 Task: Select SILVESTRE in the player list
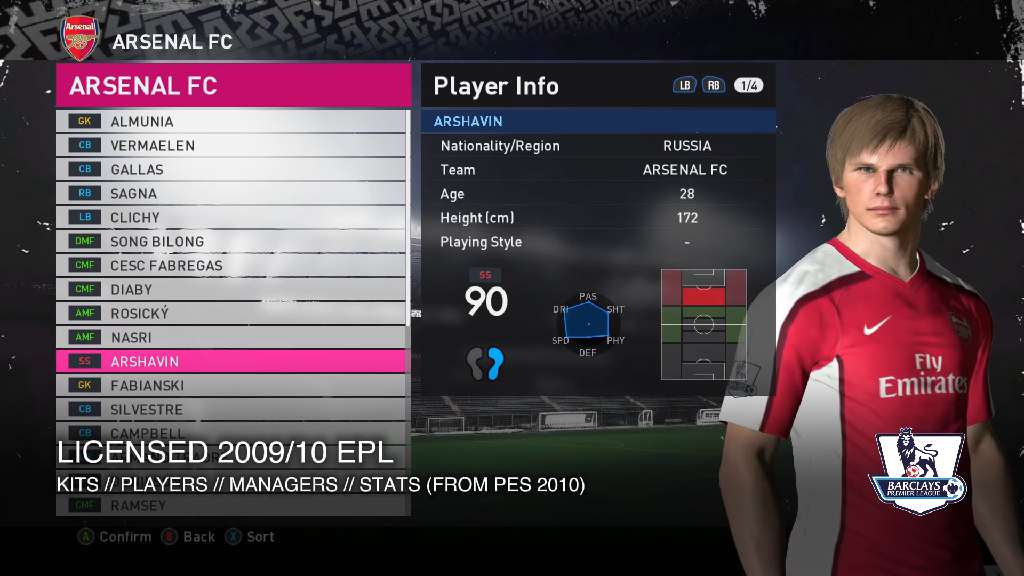[232, 409]
